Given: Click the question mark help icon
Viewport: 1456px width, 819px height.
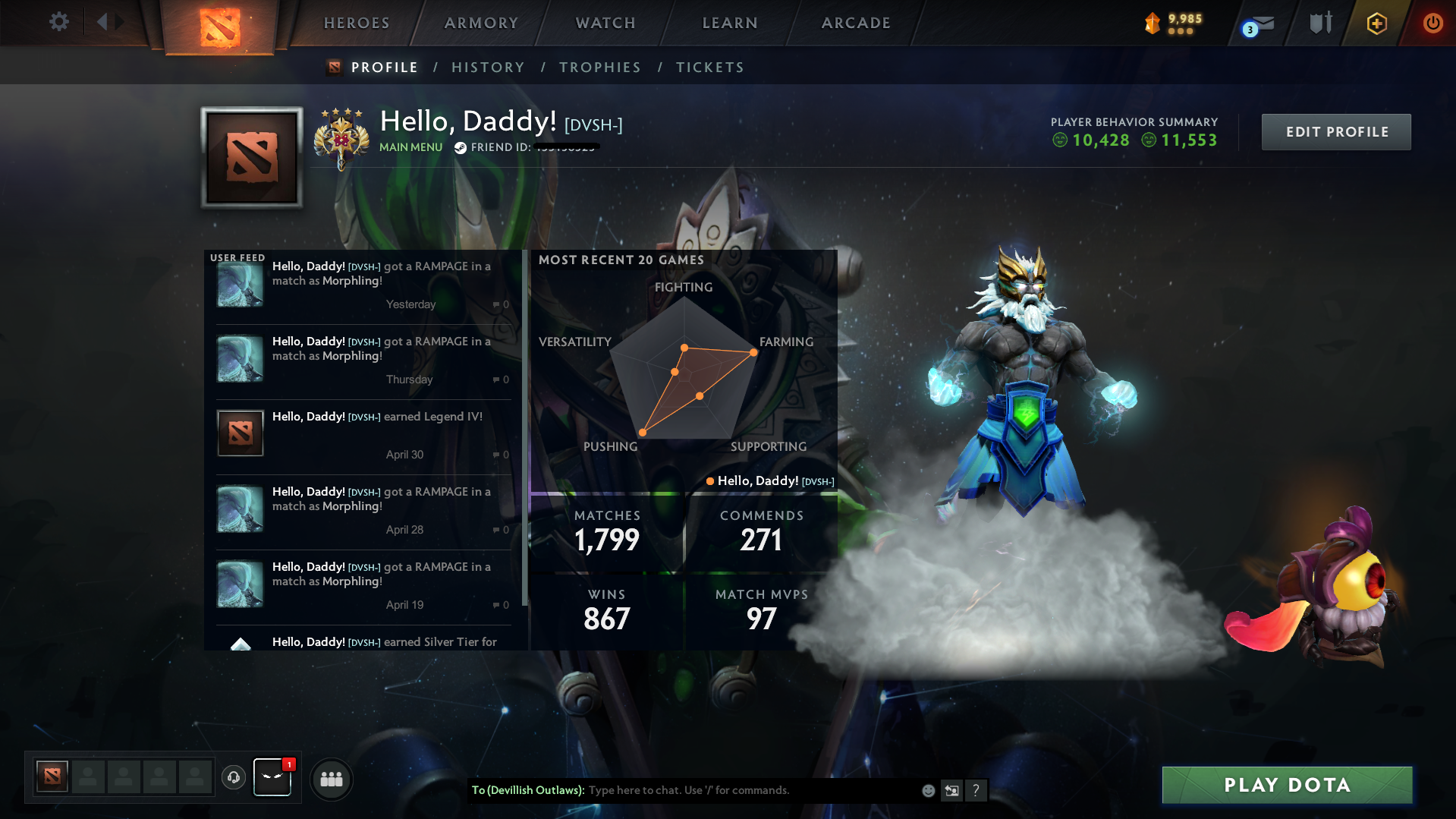Looking at the screenshot, I should (x=976, y=790).
